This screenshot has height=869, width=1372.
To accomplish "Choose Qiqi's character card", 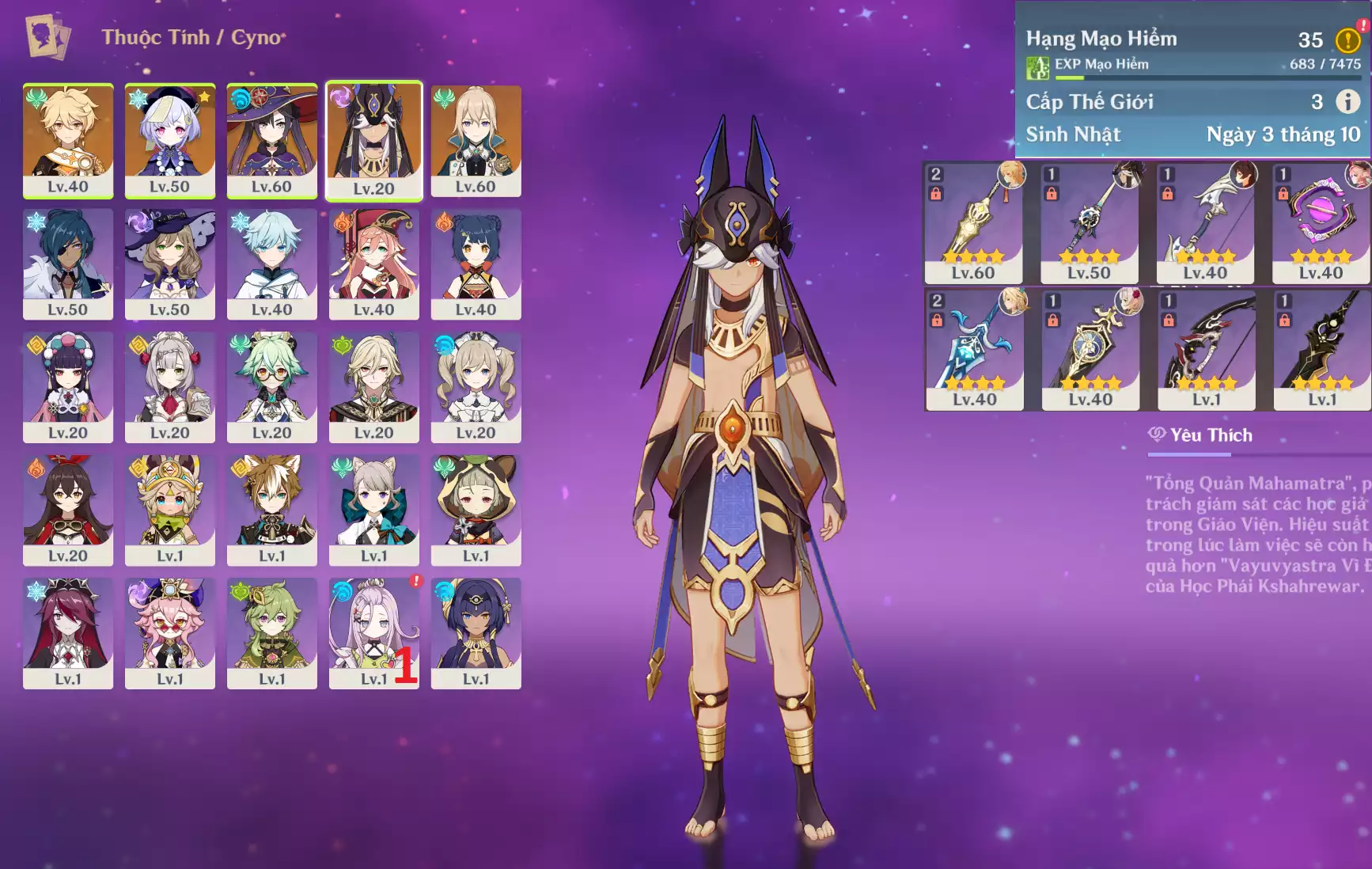I will click(170, 140).
